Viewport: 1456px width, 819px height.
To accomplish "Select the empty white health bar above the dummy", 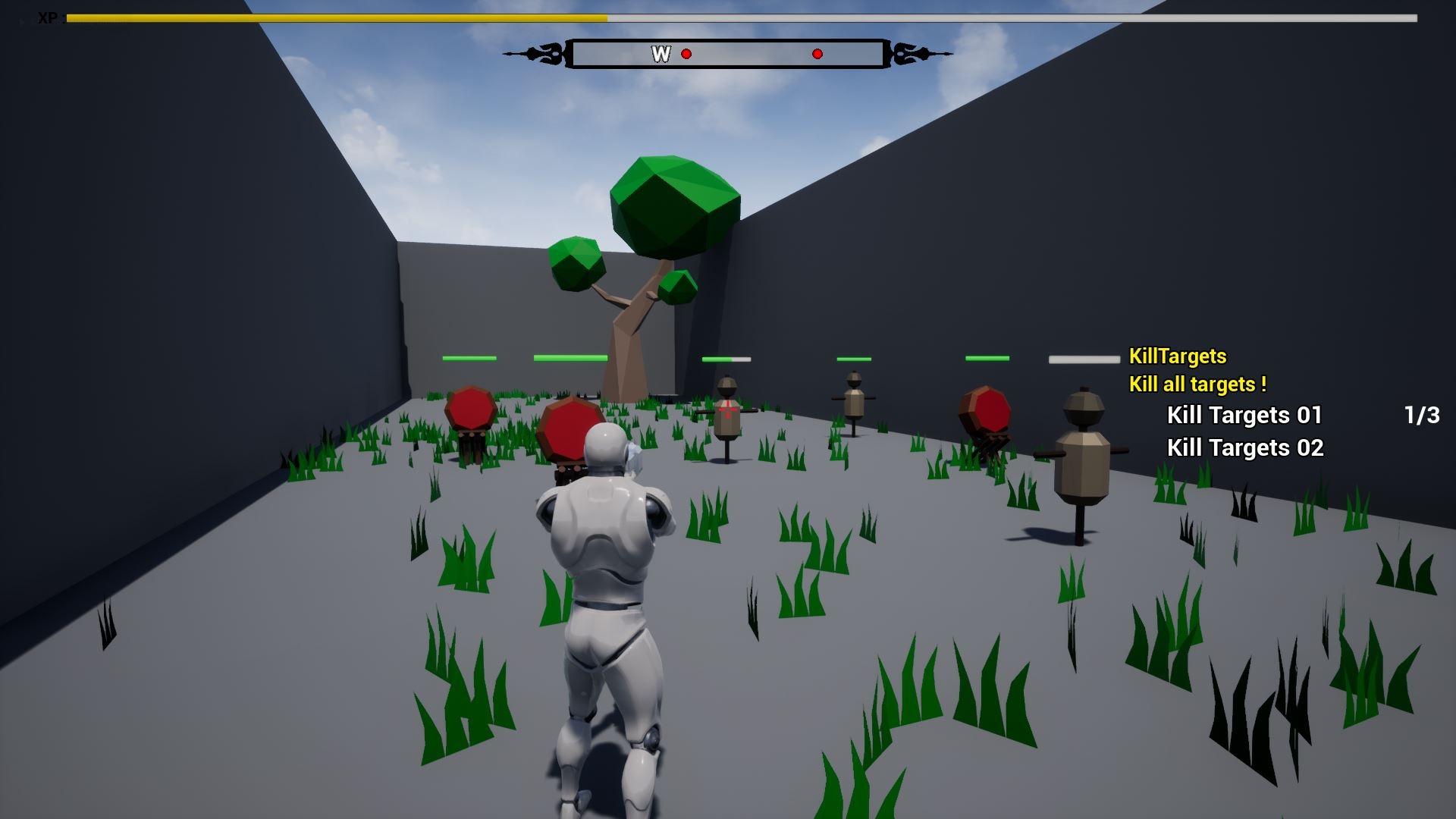I will pyautogui.click(x=726, y=359).
